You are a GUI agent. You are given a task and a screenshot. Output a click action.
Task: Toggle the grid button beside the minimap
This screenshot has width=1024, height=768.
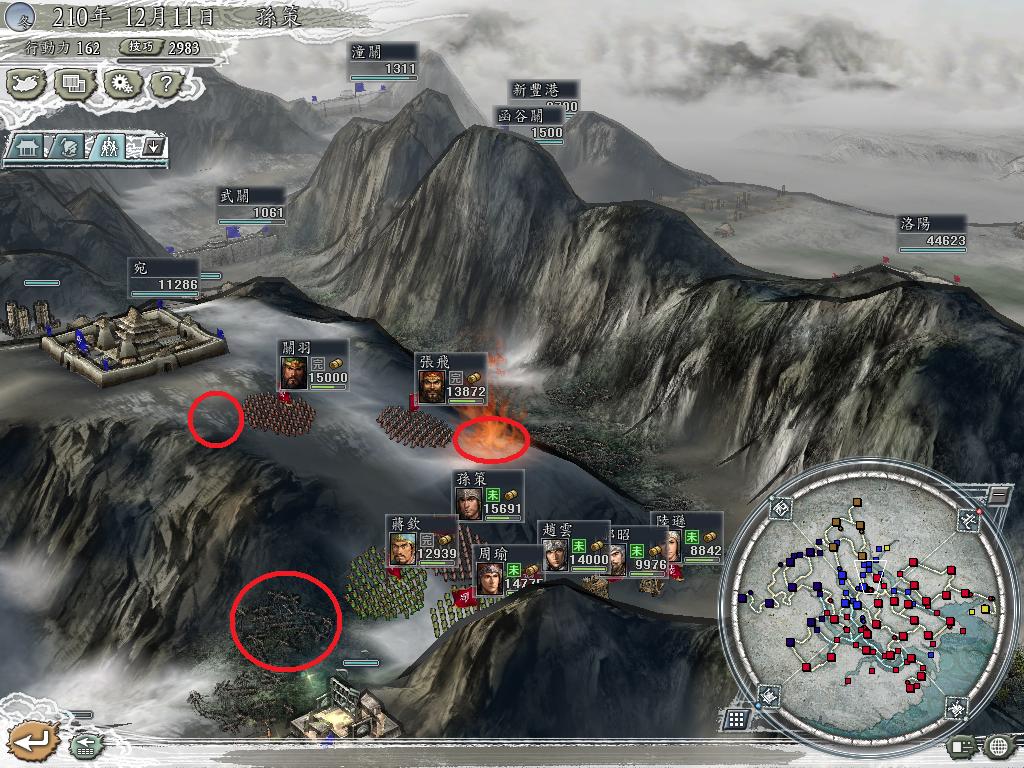click(736, 718)
